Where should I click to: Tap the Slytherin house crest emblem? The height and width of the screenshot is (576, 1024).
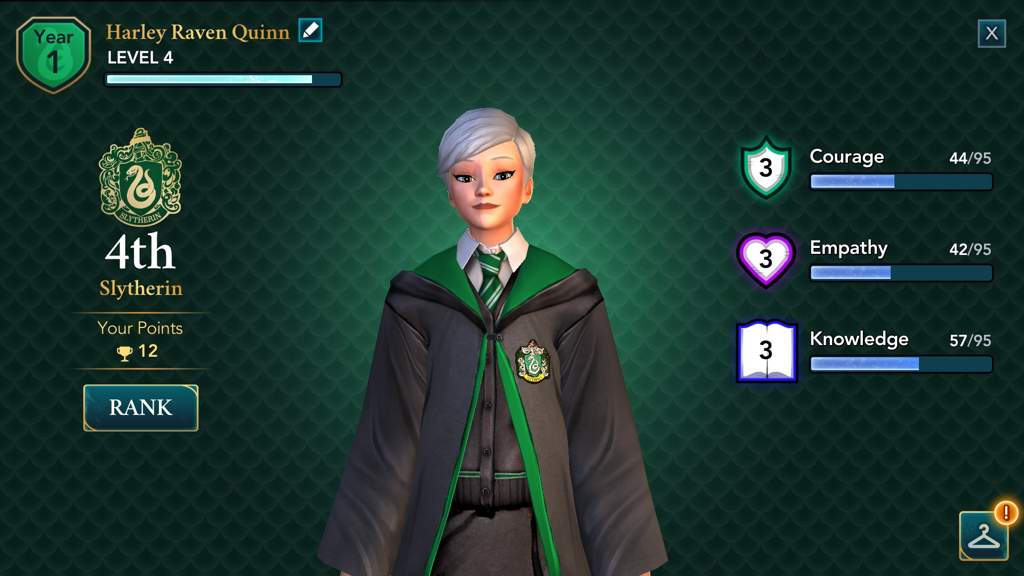tap(140, 178)
